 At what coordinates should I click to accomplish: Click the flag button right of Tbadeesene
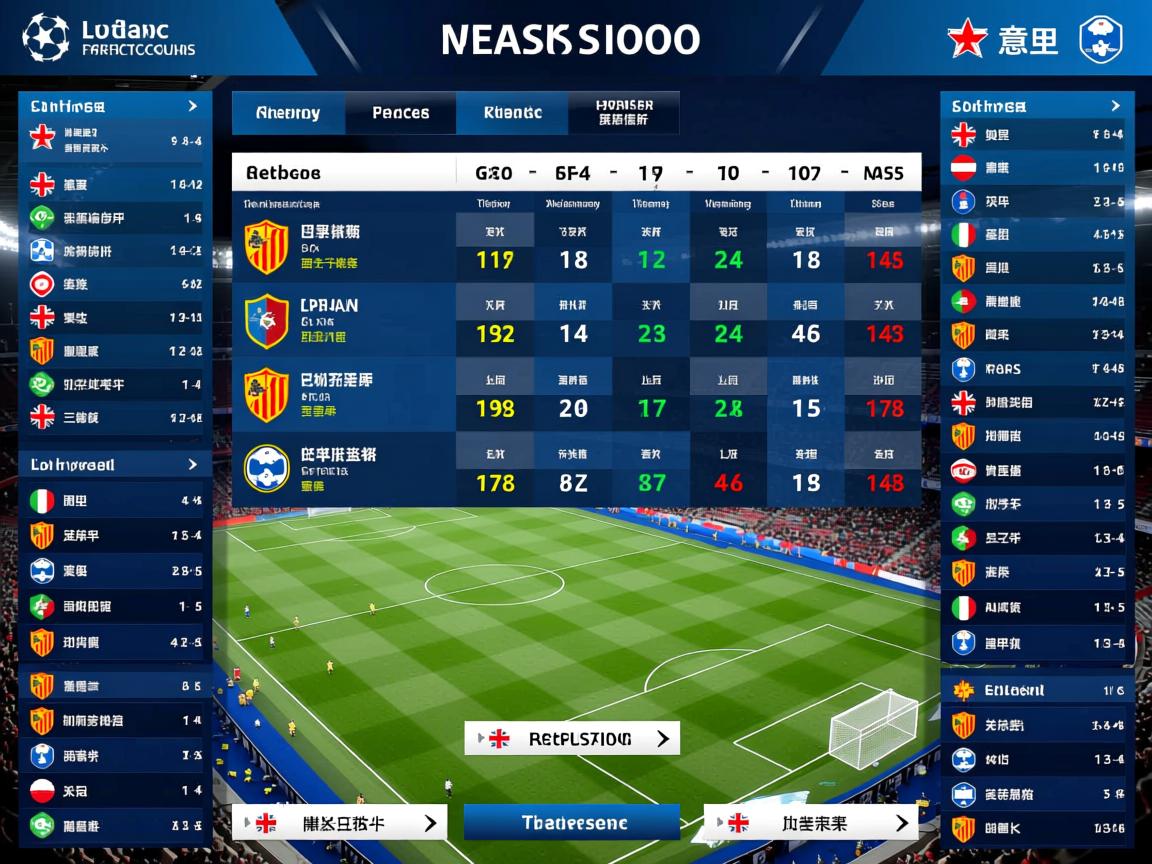(x=810, y=823)
